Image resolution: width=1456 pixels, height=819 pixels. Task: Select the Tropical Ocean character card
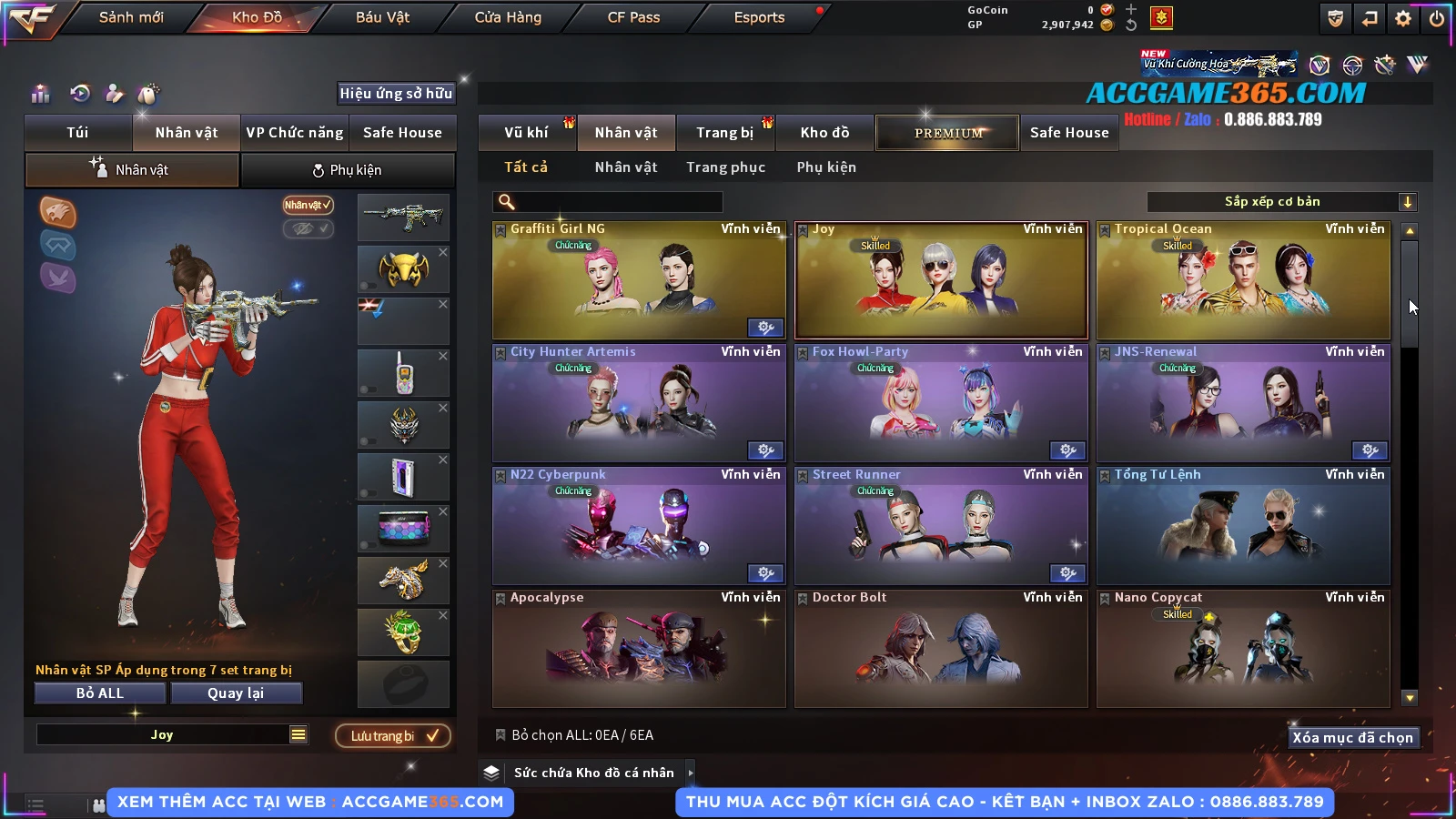point(1243,280)
